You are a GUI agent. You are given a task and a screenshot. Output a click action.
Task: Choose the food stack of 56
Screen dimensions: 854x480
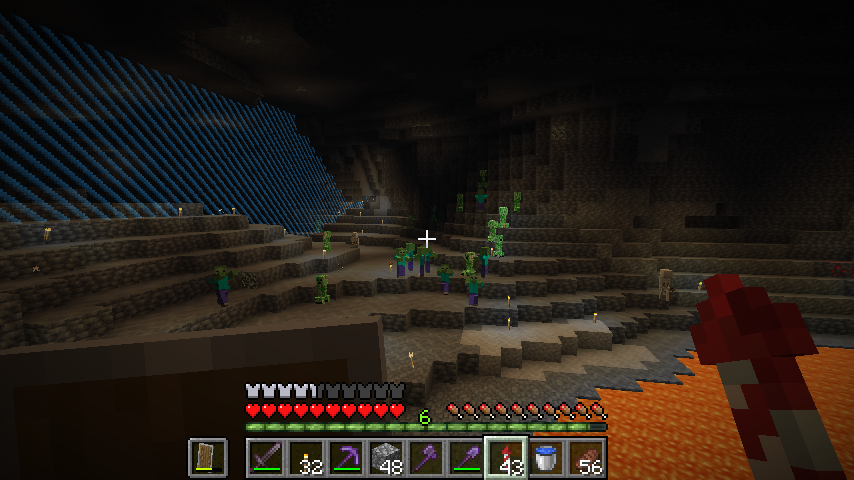pyautogui.click(x=586, y=458)
